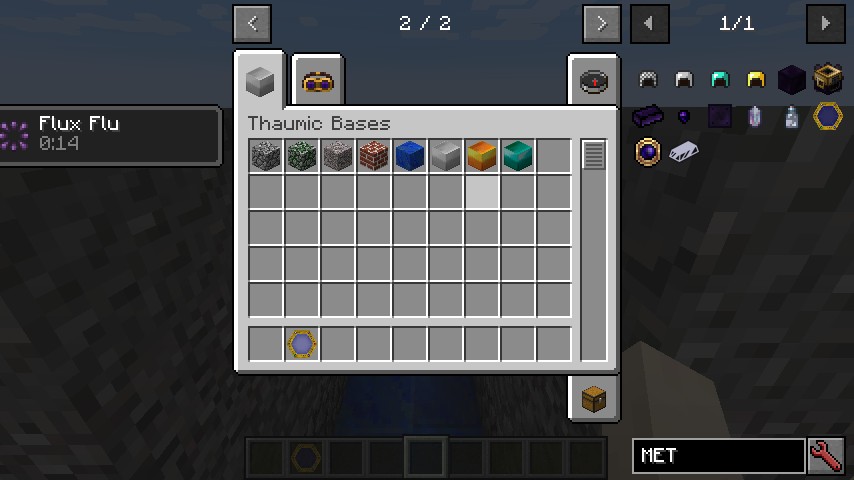This screenshot has width=854, height=480.
Task: Click the creative inventory scrollbar handle
Action: [x=594, y=156]
